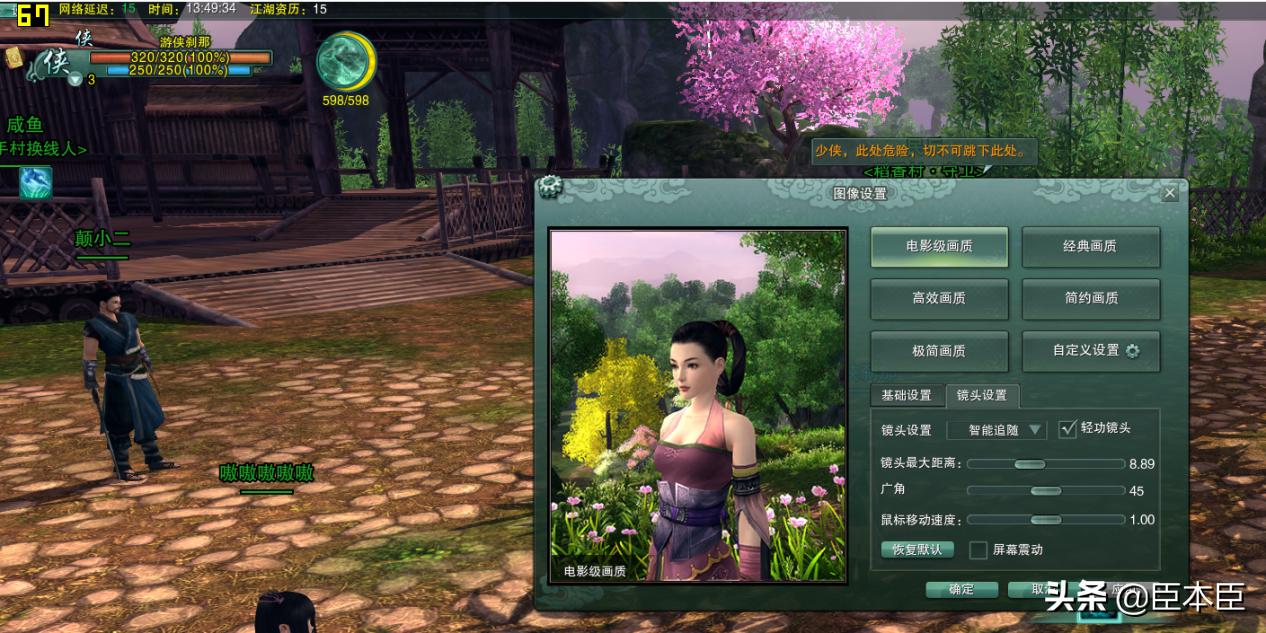Click the green crescent moon orb
This screenshot has width=1266, height=633.
[x=346, y=61]
